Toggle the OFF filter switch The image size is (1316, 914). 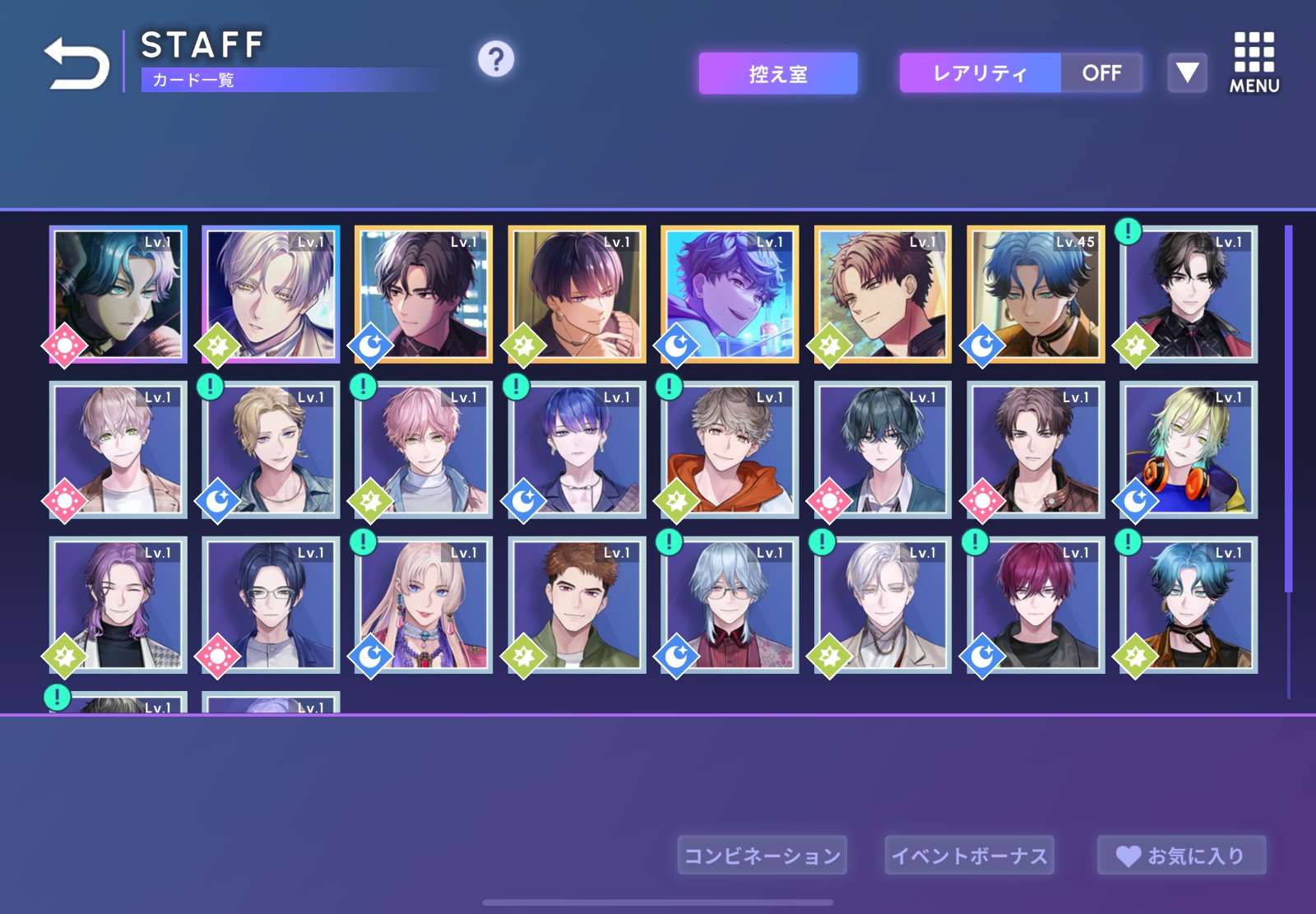pos(1101,73)
